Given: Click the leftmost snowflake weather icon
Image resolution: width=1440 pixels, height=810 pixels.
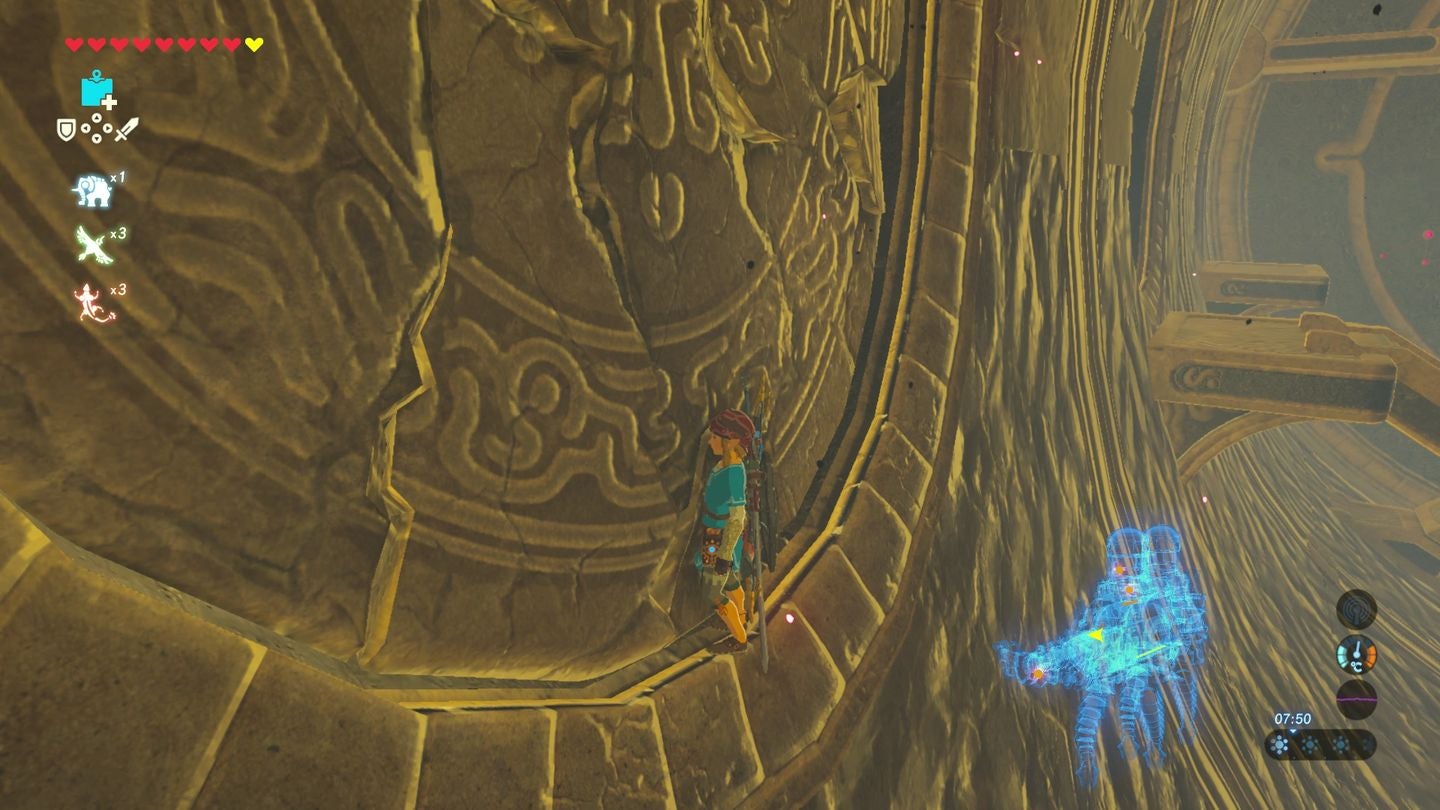Looking at the screenshot, I should (1280, 743).
